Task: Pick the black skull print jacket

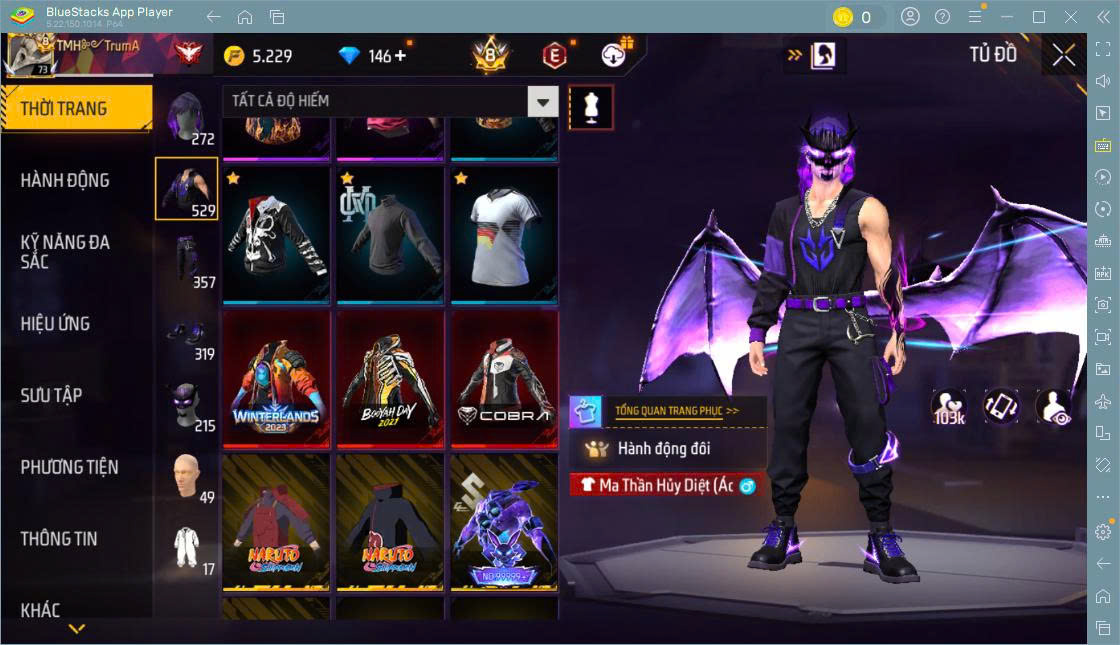Action: pos(275,234)
